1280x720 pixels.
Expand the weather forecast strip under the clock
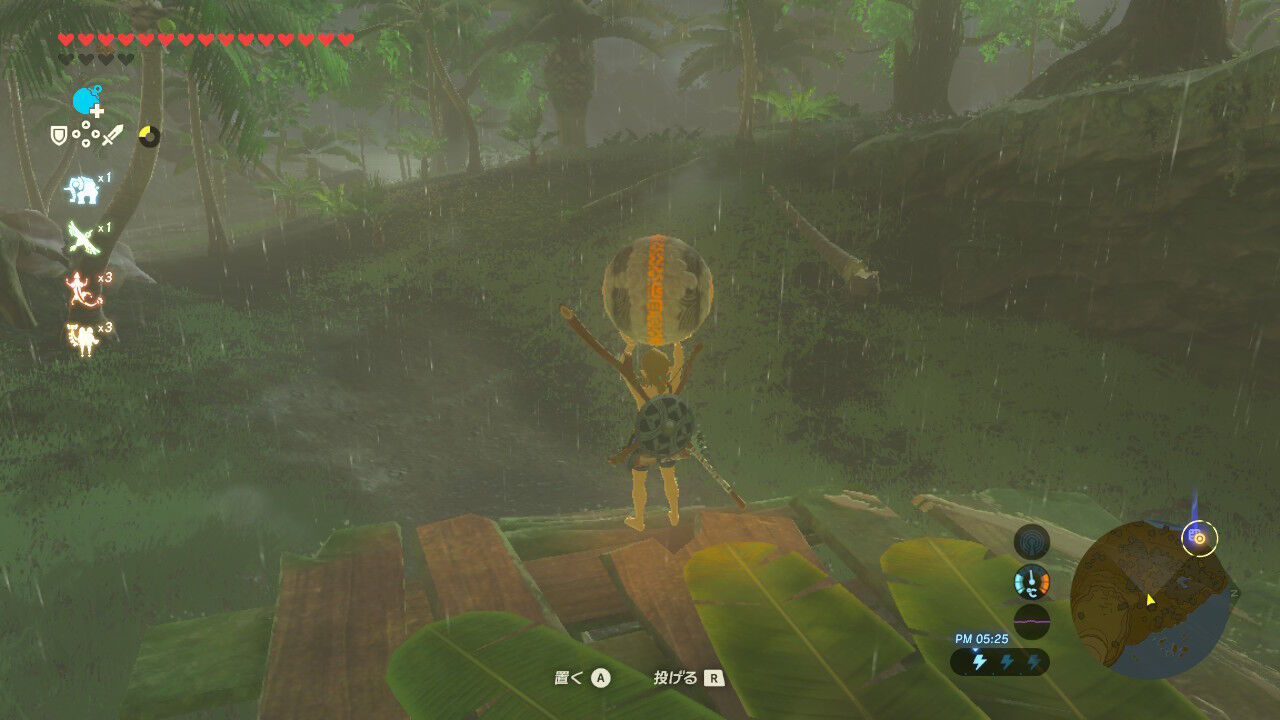1000,662
